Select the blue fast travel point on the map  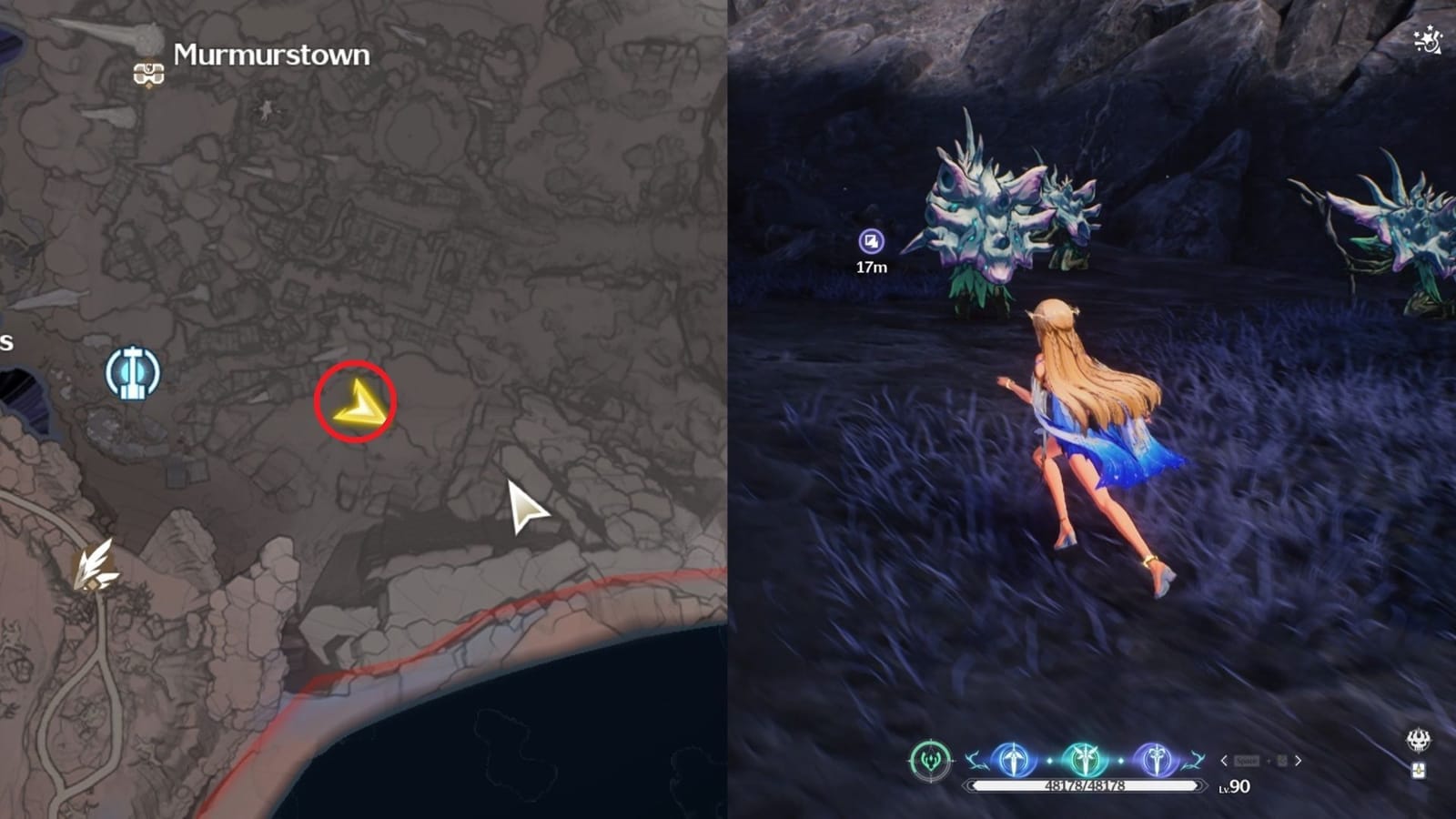tap(132, 369)
